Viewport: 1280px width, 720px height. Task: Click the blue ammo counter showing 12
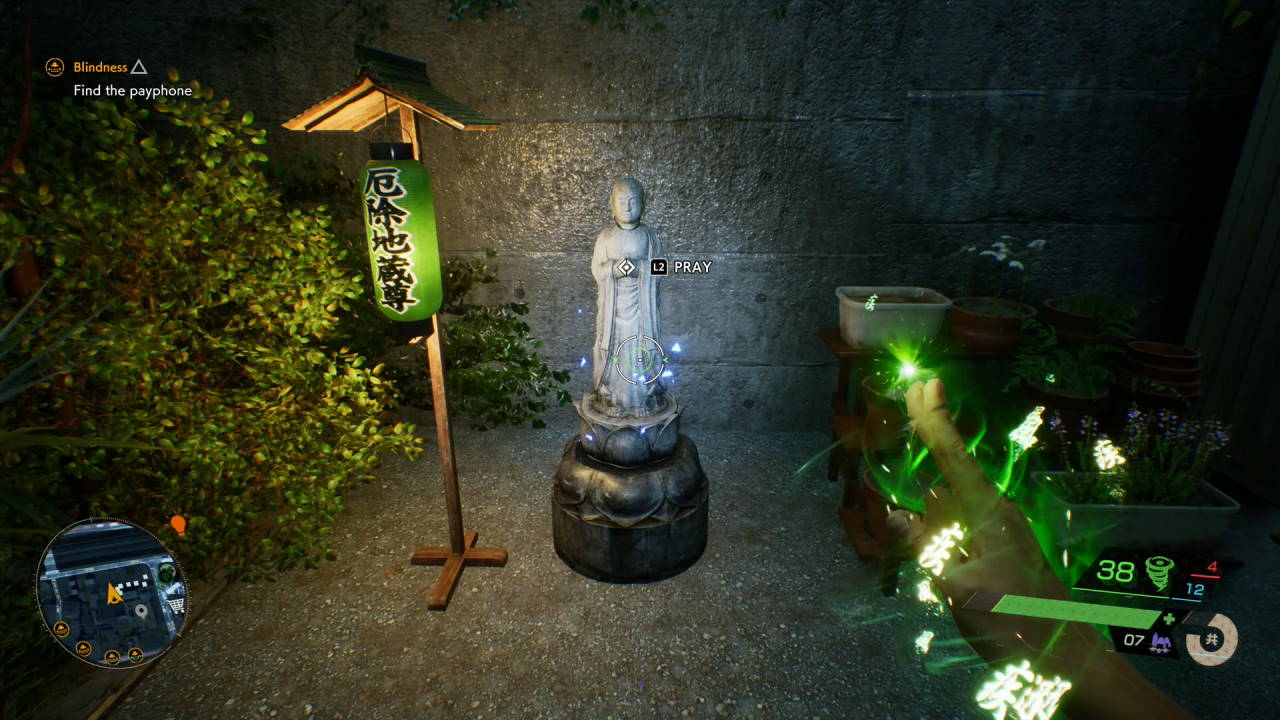(1194, 589)
